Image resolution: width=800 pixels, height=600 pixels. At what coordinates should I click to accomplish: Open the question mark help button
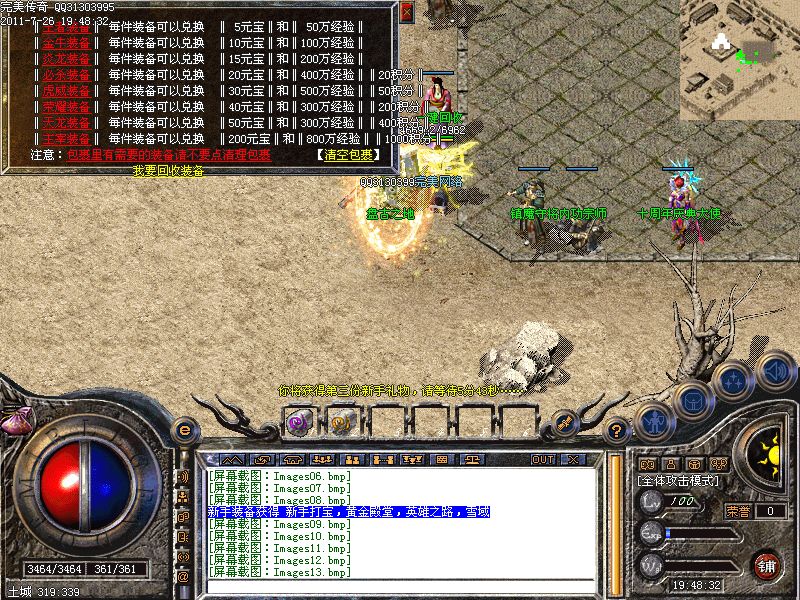[617, 430]
